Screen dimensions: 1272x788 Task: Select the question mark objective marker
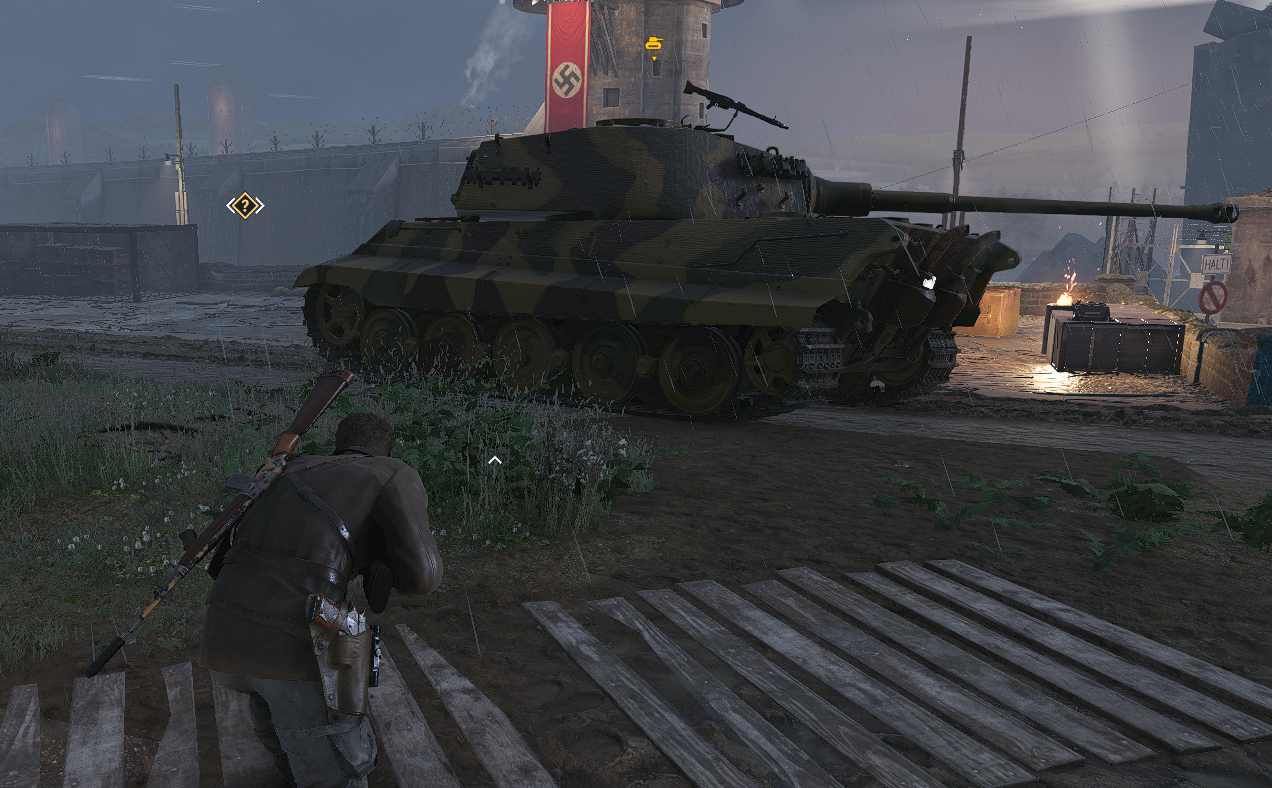[245, 206]
